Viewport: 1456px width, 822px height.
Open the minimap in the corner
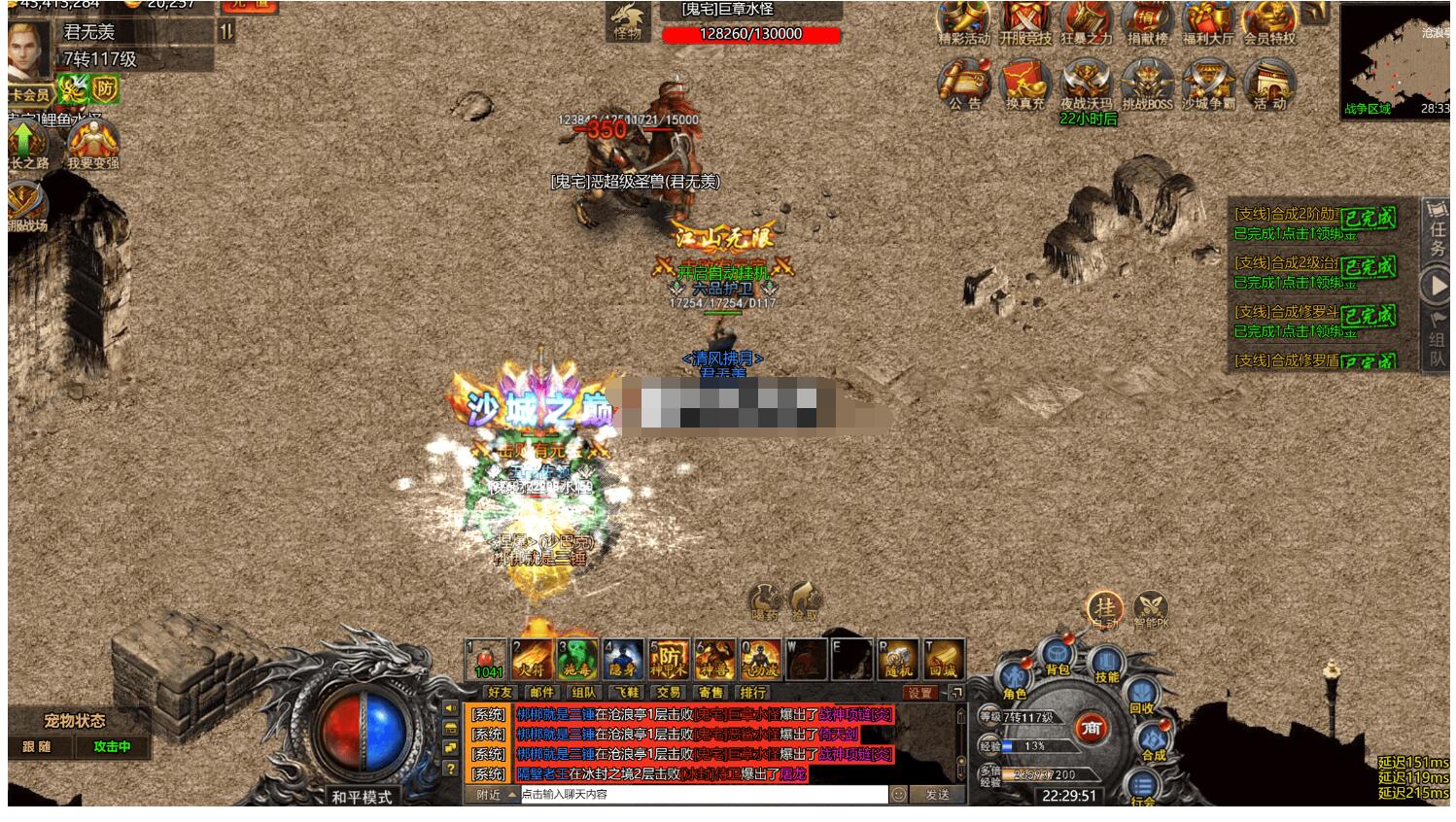pyautogui.click(x=1395, y=58)
